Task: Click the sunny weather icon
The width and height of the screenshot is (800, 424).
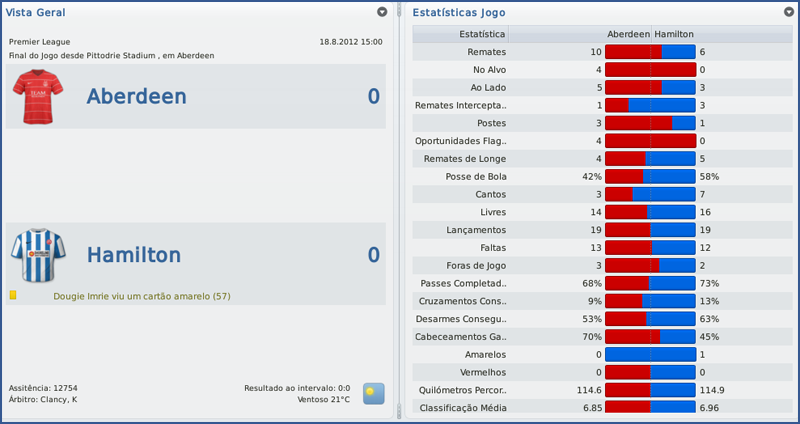Action: coord(373,393)
